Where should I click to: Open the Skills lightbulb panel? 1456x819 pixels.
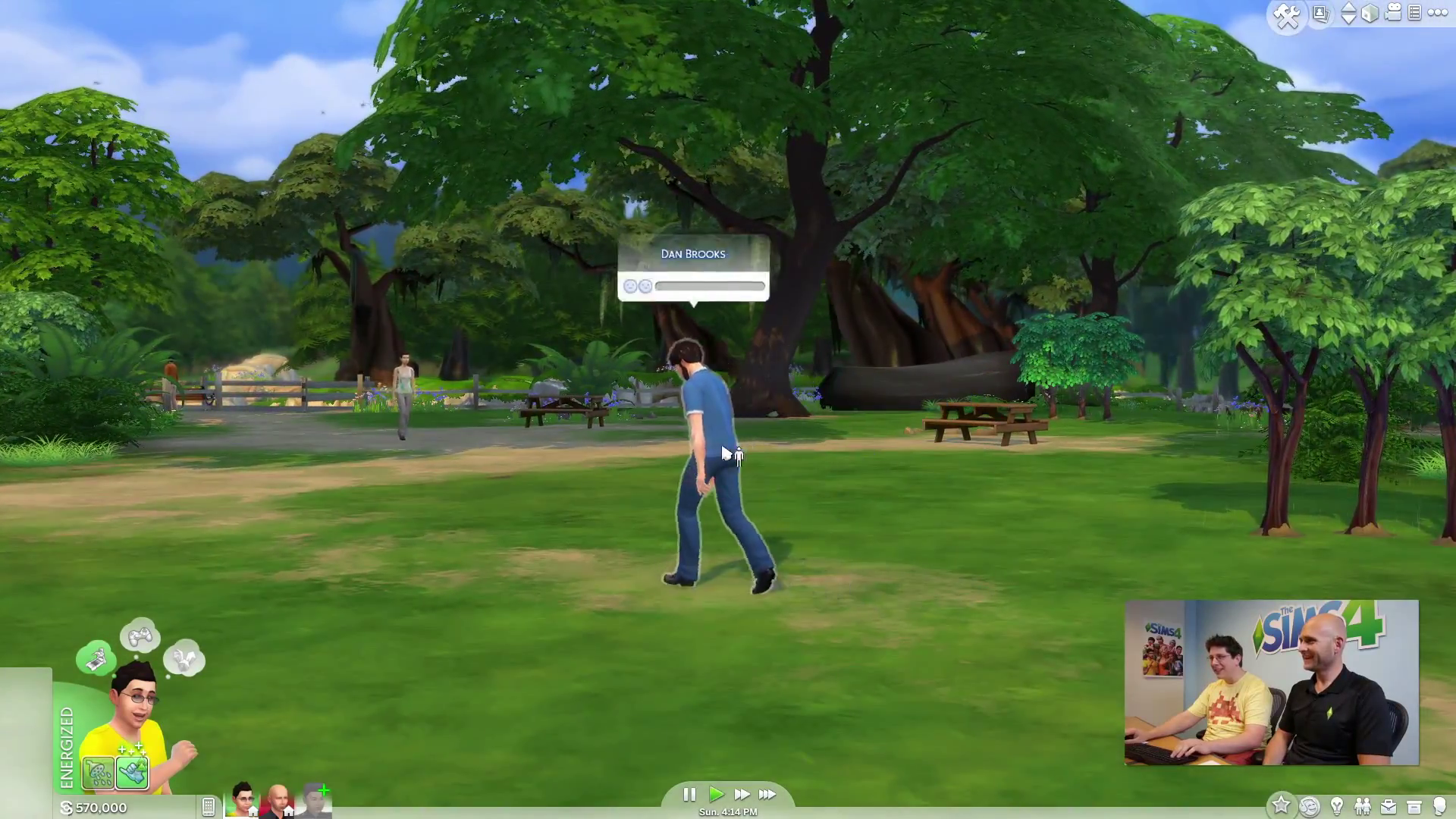(x=1337, y=806)
